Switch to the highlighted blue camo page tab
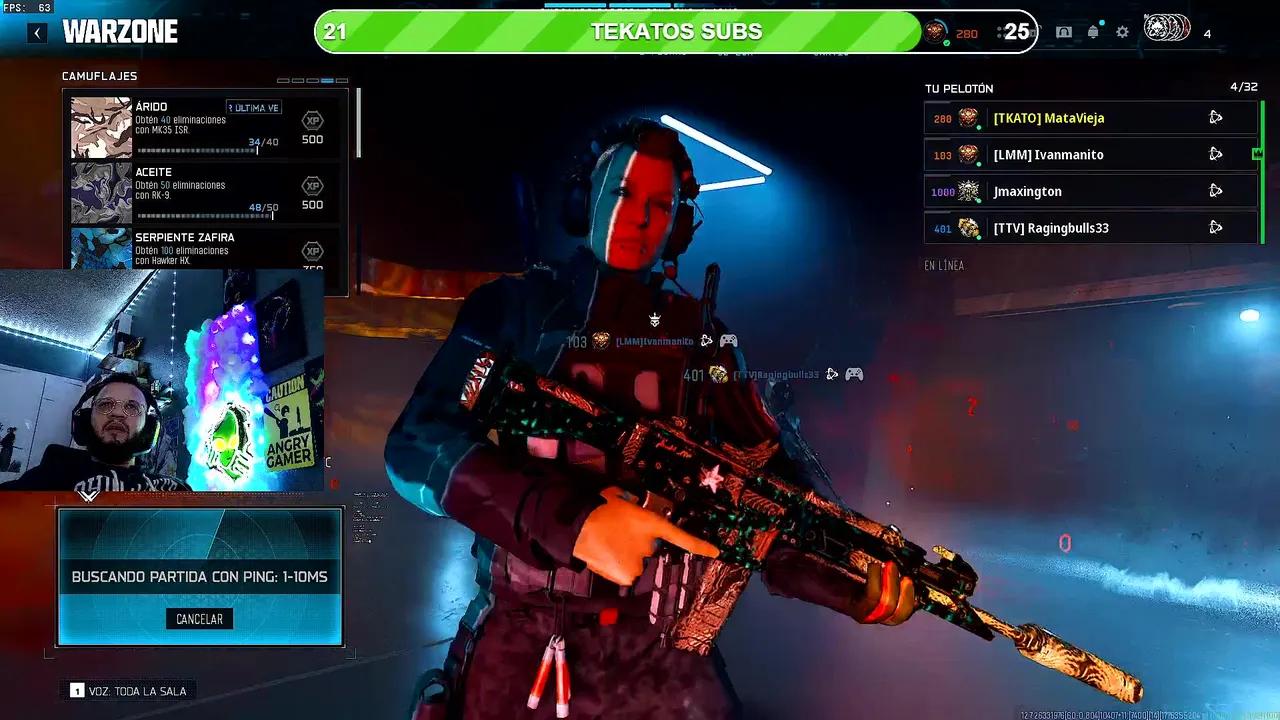 tap(325, 79)
